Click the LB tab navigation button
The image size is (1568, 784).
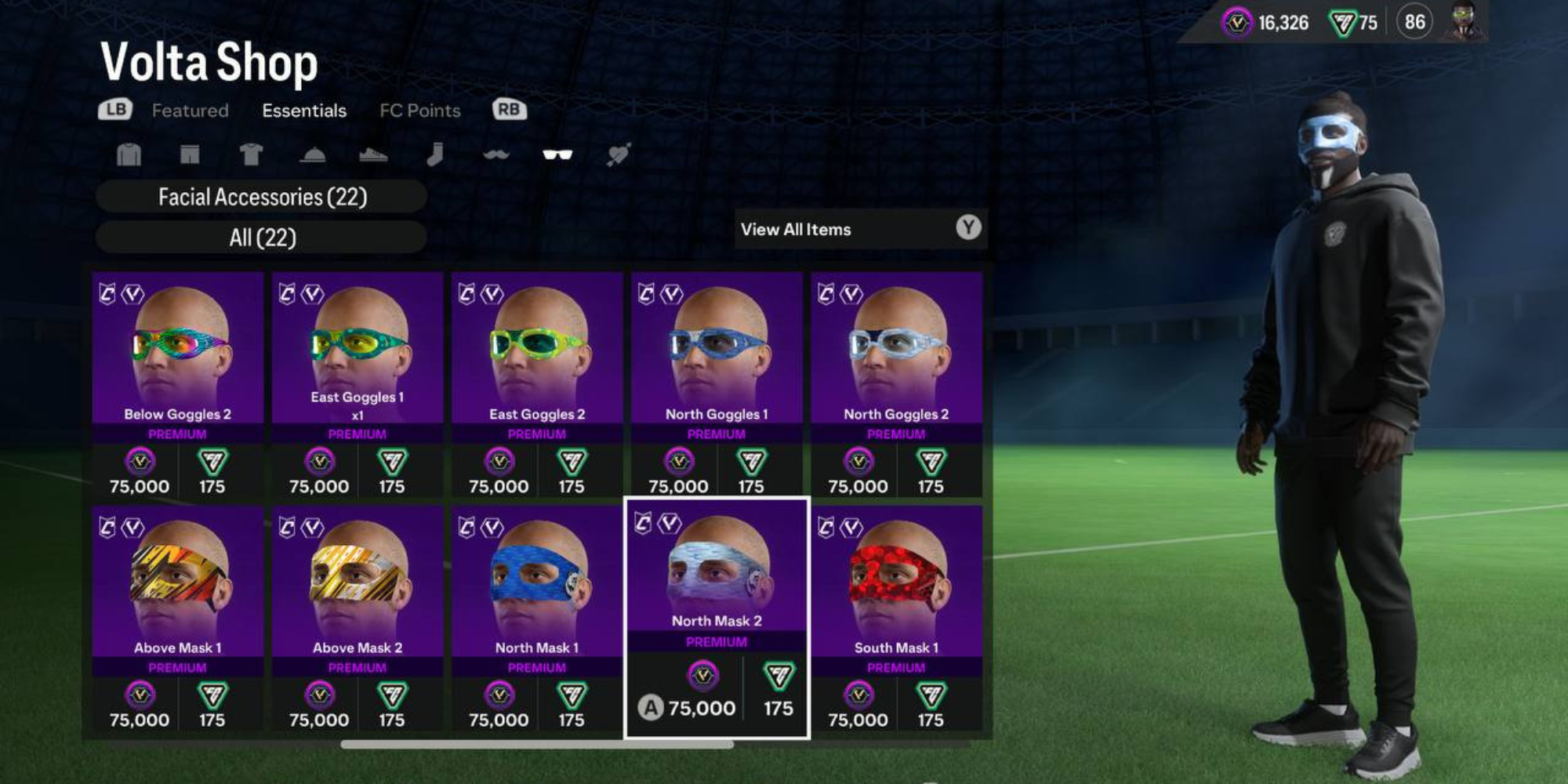114,110
